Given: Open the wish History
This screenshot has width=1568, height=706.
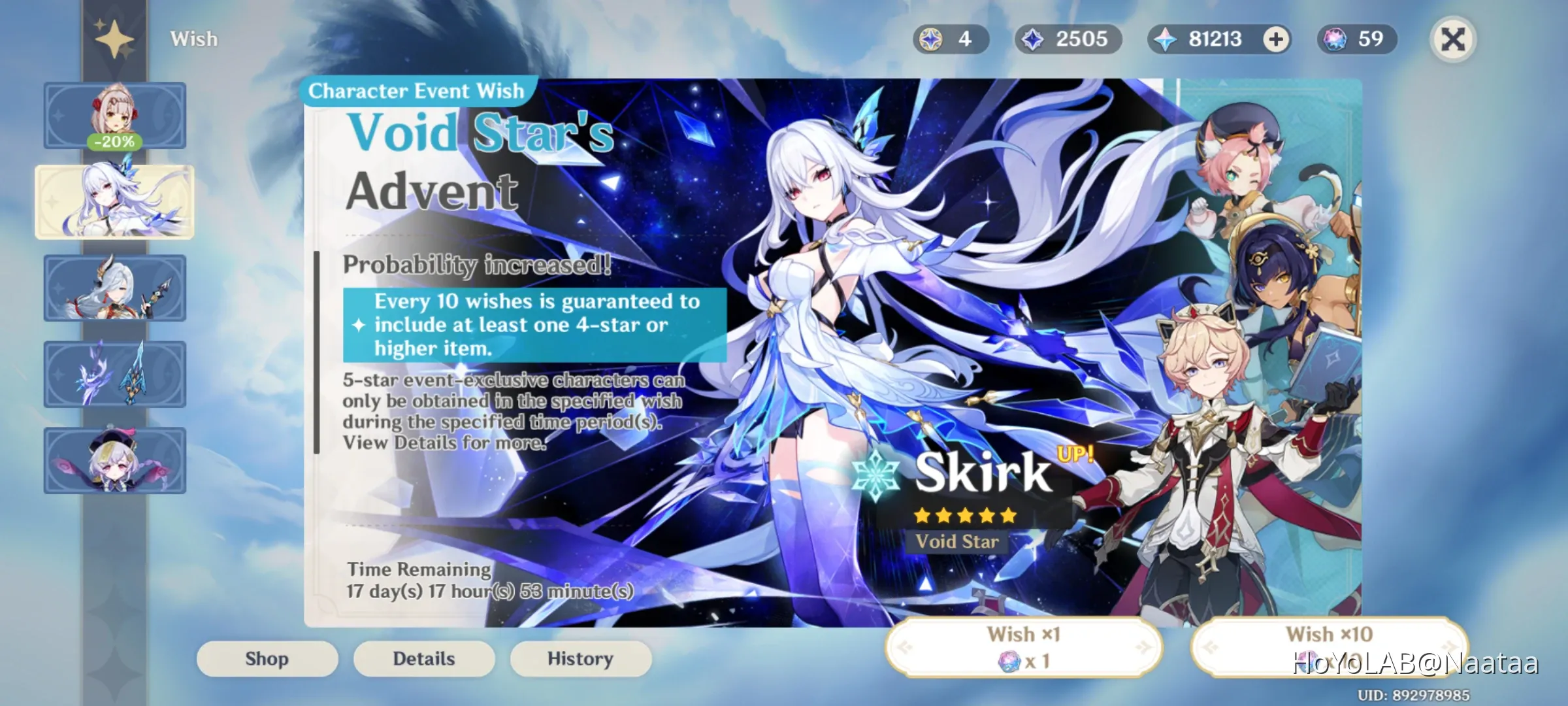Looking at the screenshot, I should 579,658.
